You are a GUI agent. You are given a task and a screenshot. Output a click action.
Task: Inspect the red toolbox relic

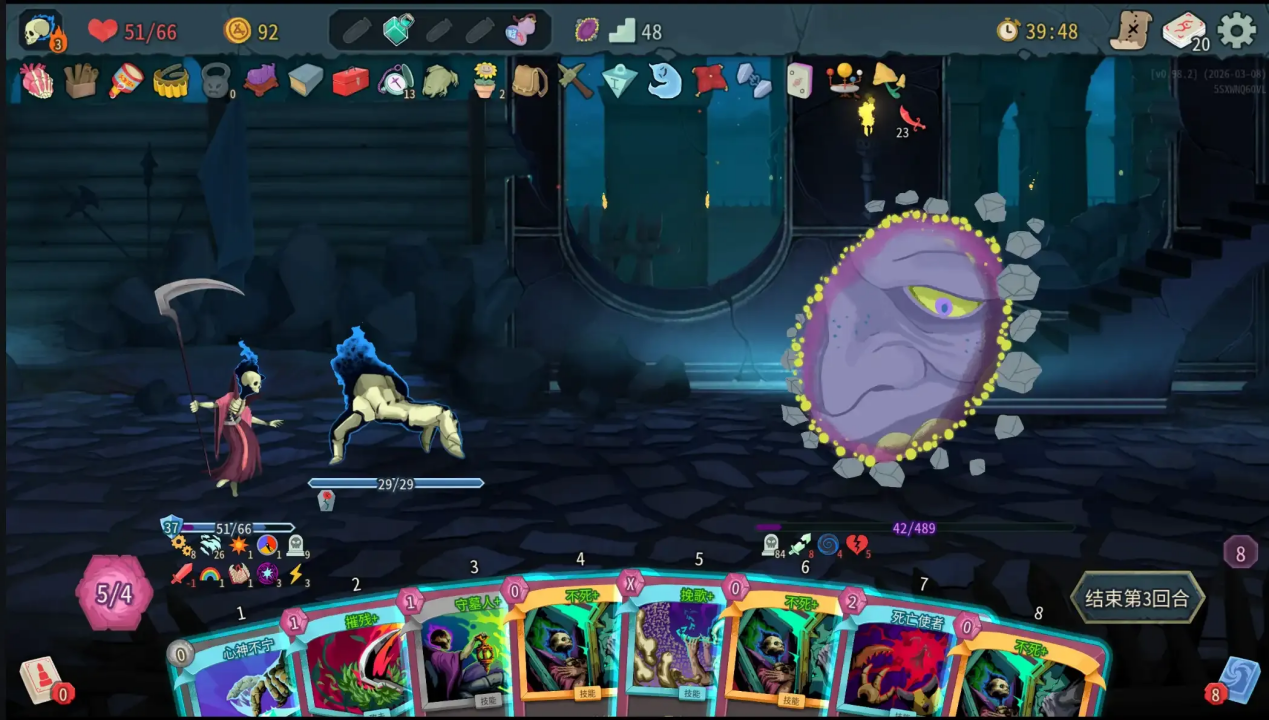[x=350, y=80]
